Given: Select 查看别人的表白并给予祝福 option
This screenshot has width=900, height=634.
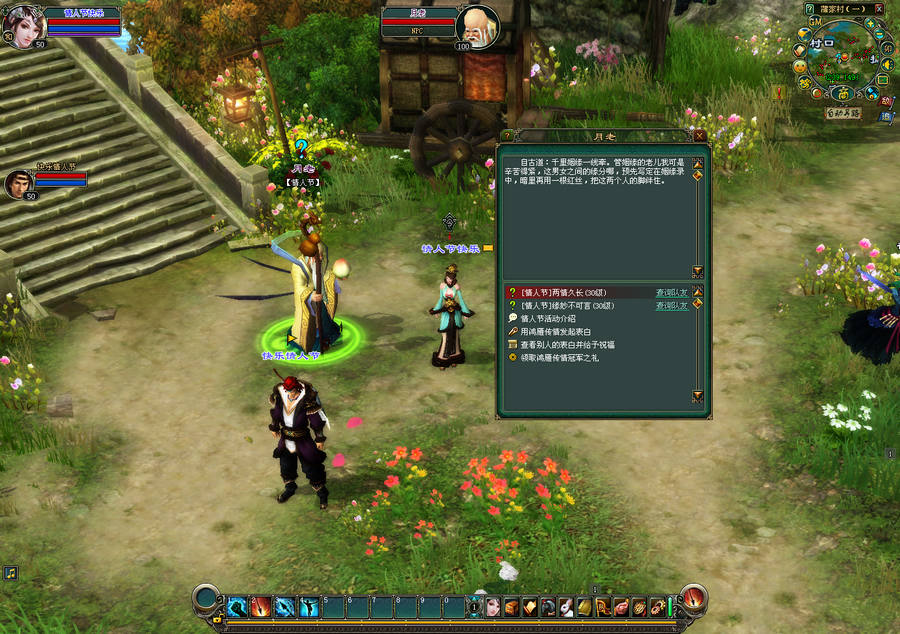Looking at the screenshot, I should [566, 344].
